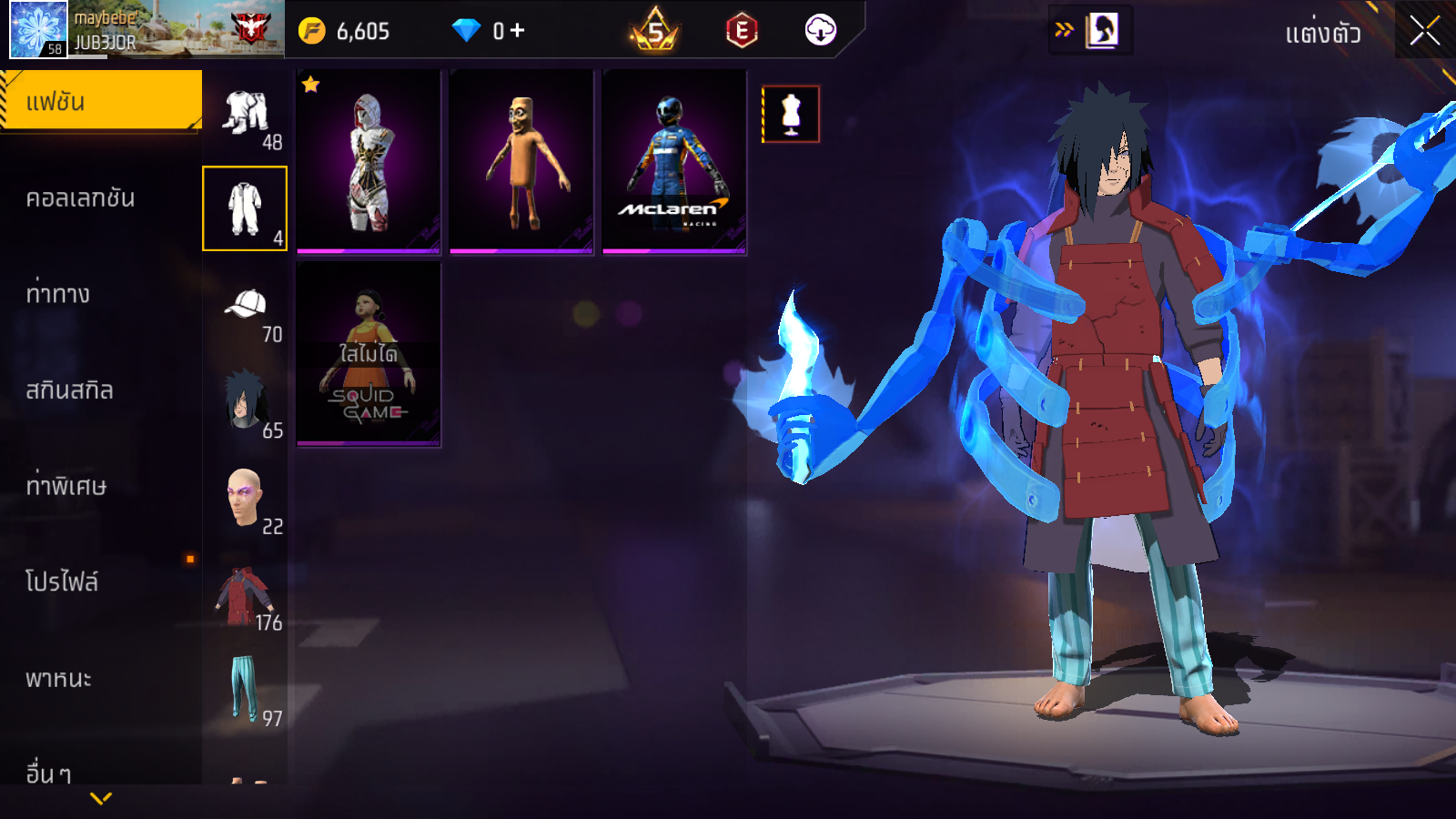Close the outfit screen with the X

(1424, 31)
